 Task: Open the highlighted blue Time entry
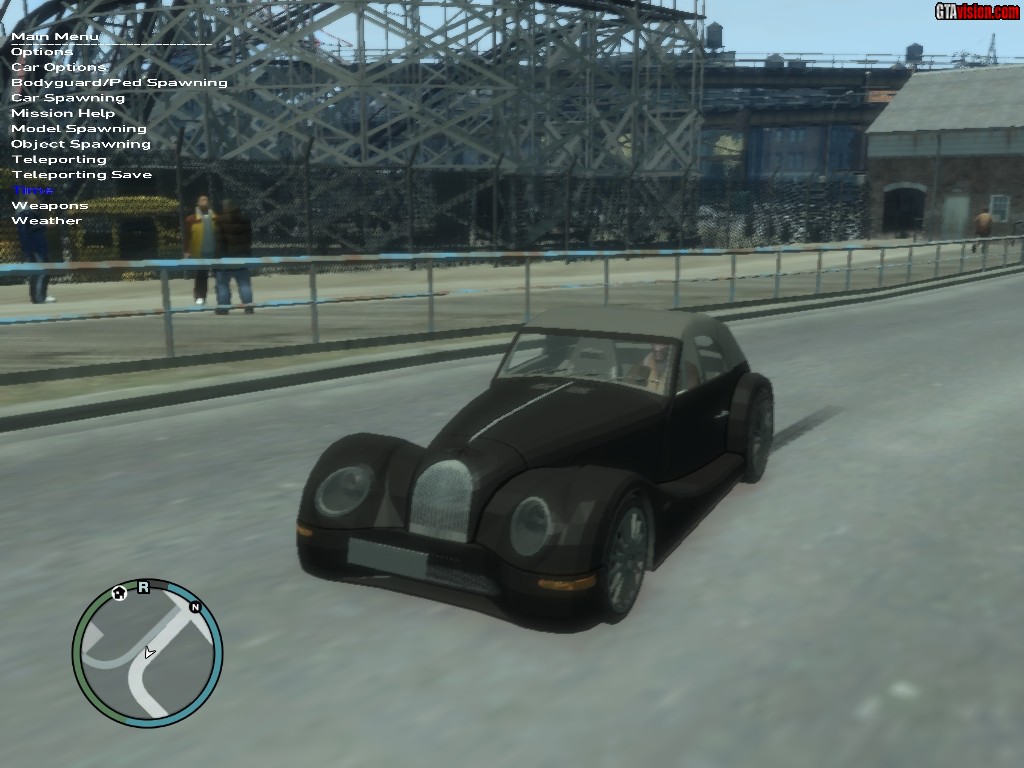pyautogui.click(x=33, y=190)
